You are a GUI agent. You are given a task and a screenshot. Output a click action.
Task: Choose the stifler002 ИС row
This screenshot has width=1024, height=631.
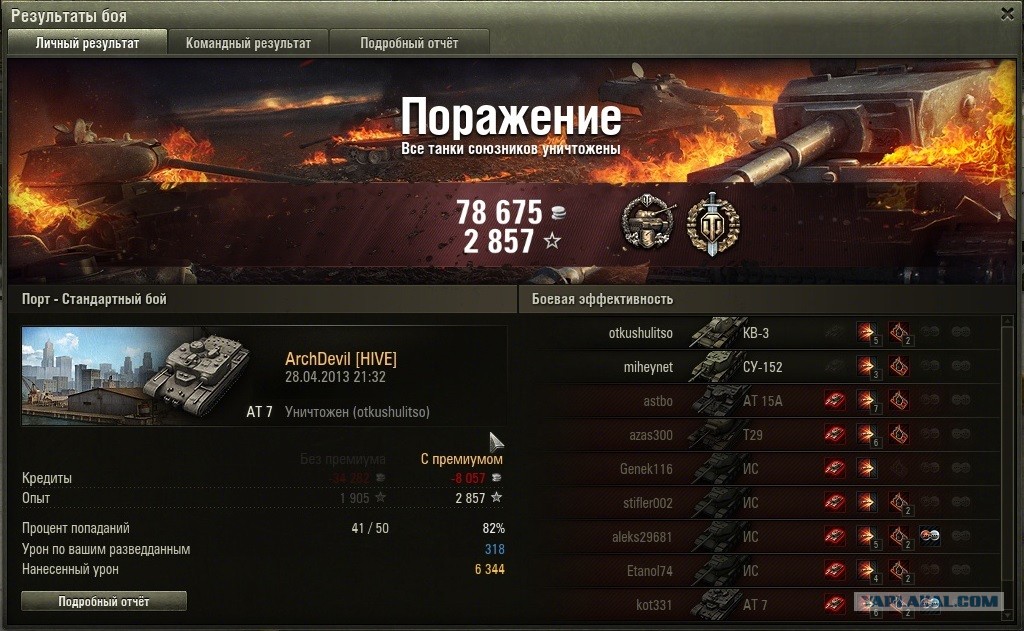tap(760, 503)
